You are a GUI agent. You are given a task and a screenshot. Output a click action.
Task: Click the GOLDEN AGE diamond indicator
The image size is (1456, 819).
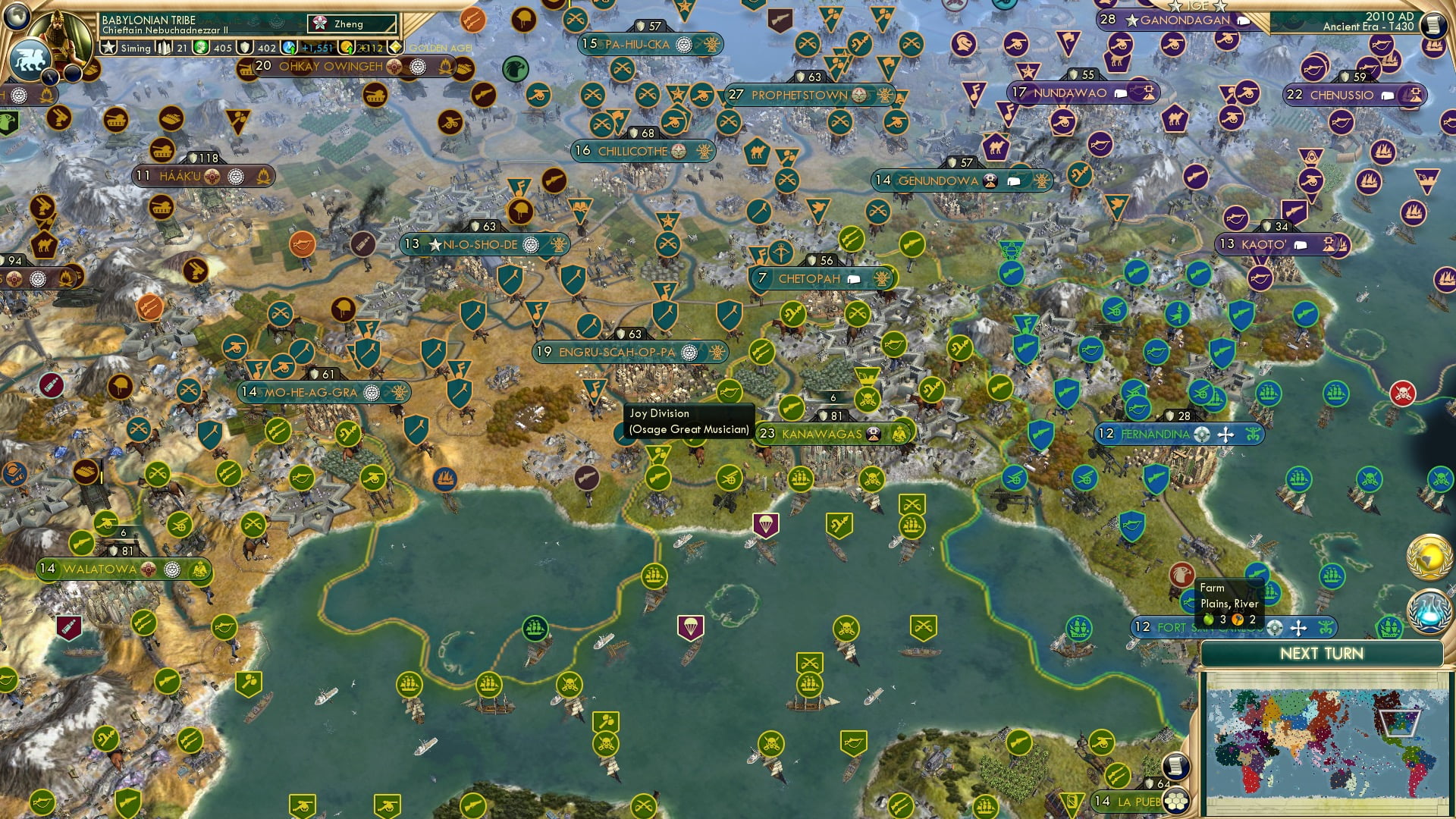[x=396, y=47]
